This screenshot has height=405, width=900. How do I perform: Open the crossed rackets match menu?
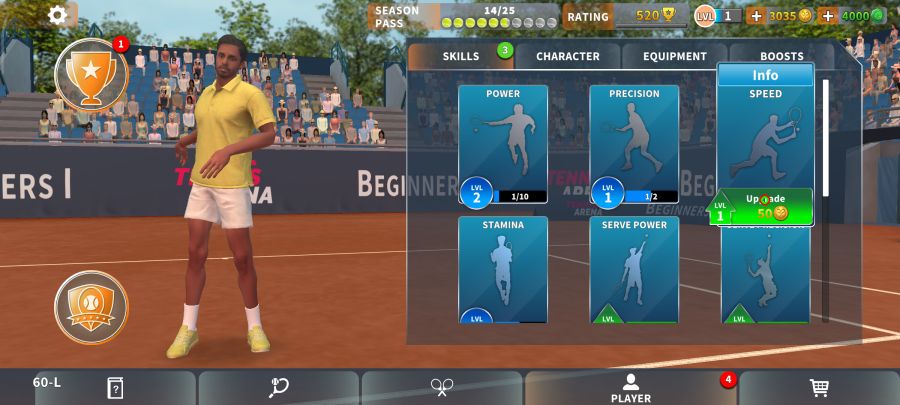442,388
